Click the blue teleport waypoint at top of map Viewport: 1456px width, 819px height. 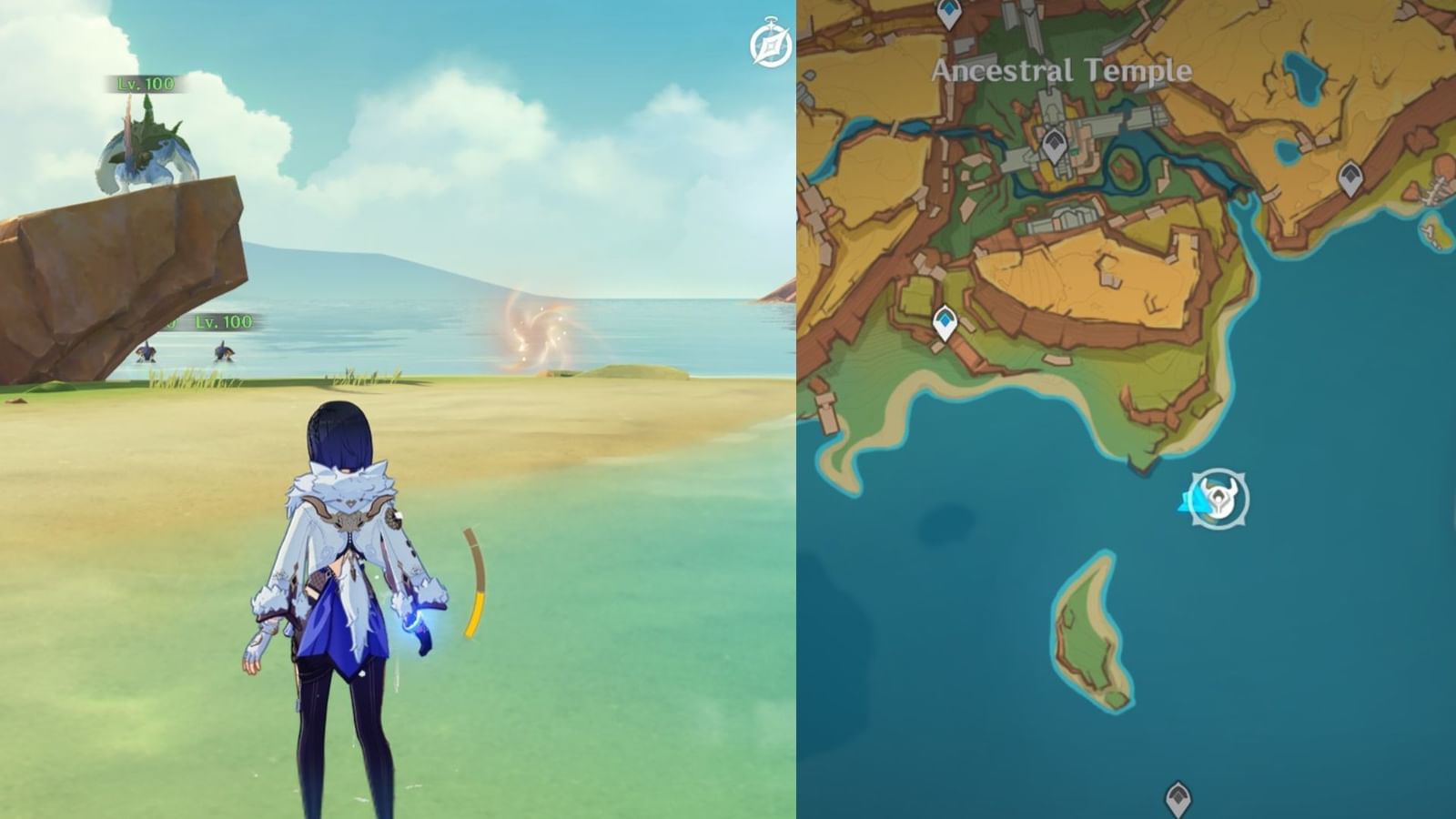949,13
